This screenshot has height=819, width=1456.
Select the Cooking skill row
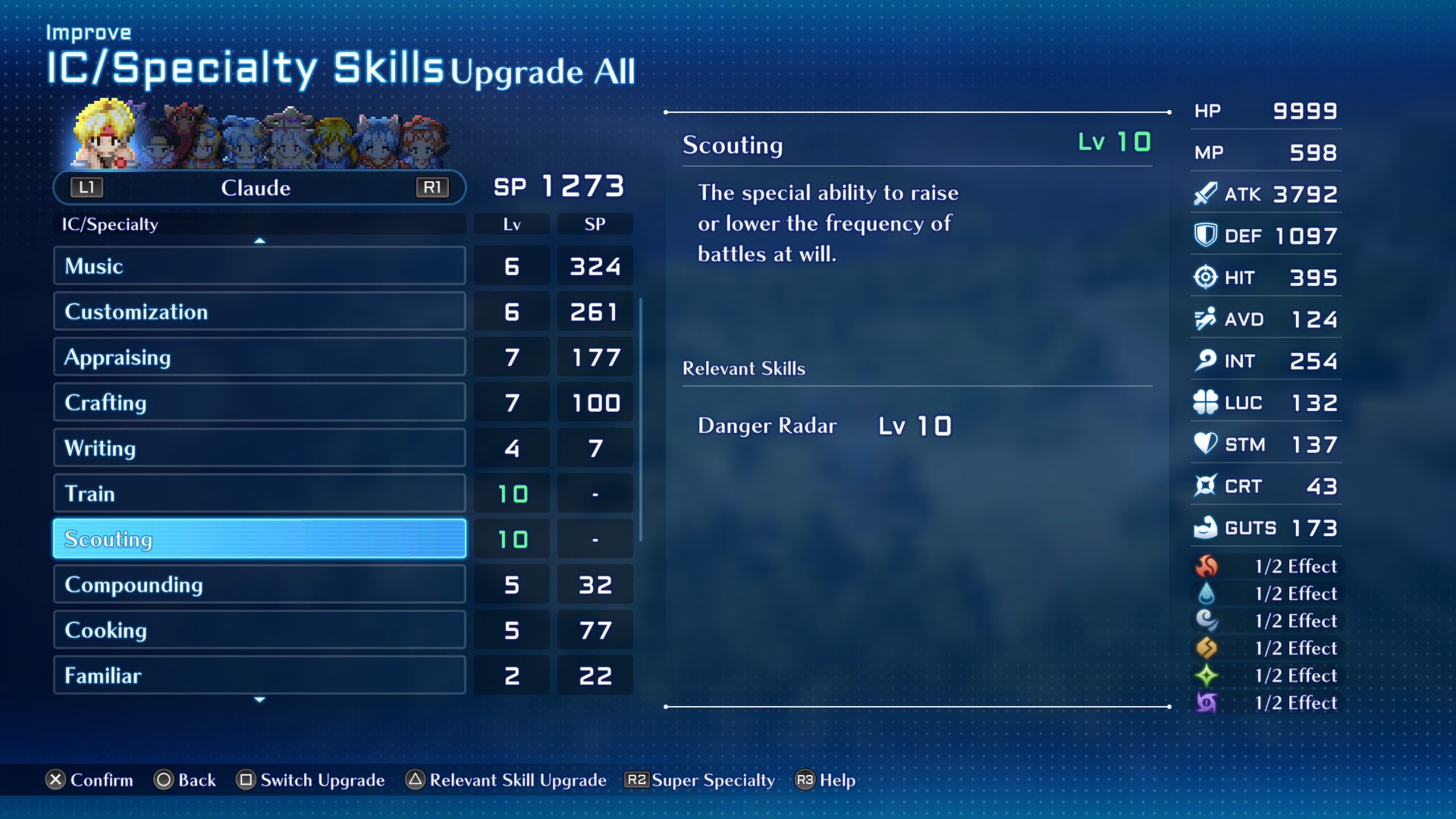pyautogui.click(x=259, y=630)
